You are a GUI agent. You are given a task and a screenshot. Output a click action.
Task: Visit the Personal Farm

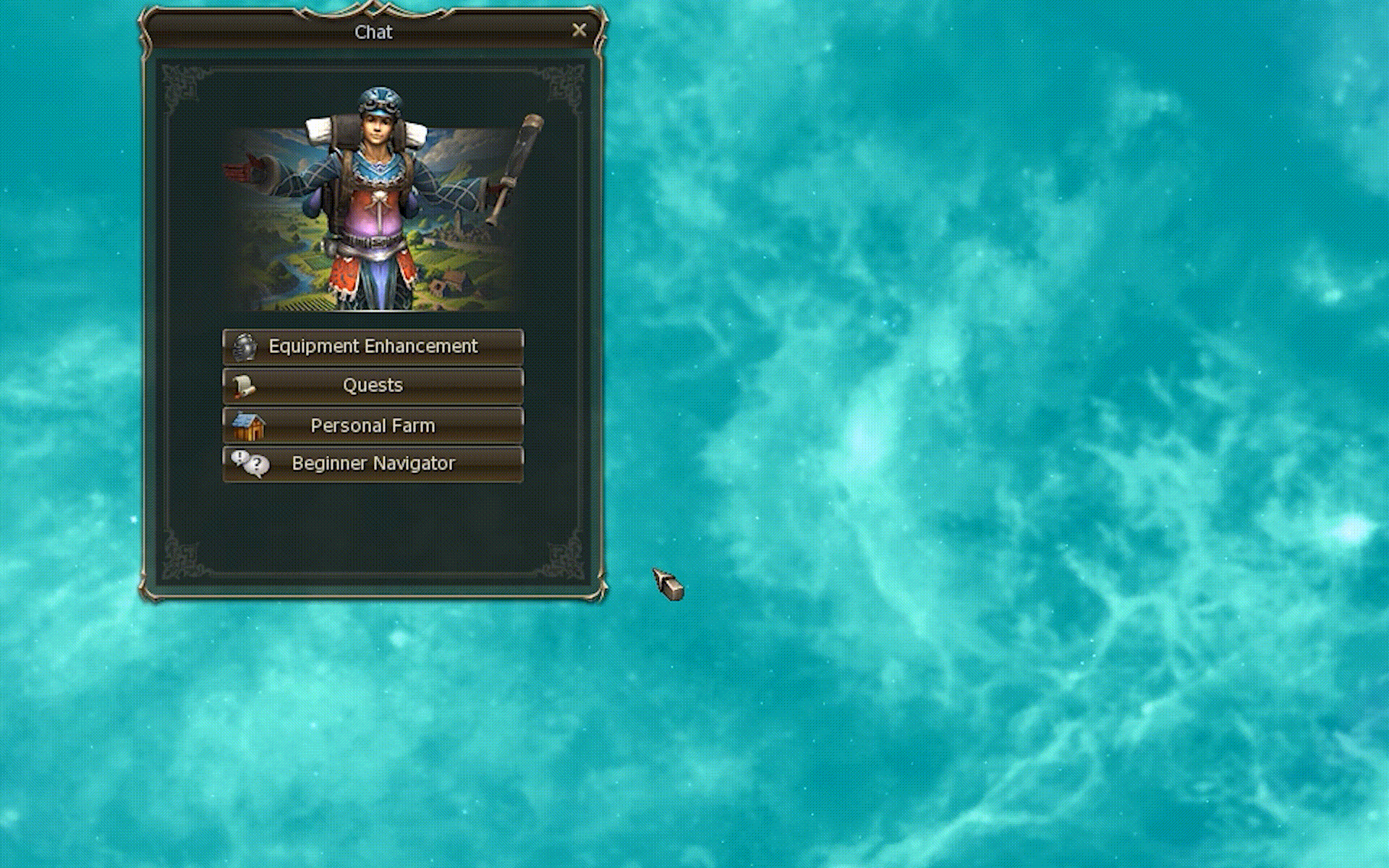pyautogui.click(x=373, y=425)
